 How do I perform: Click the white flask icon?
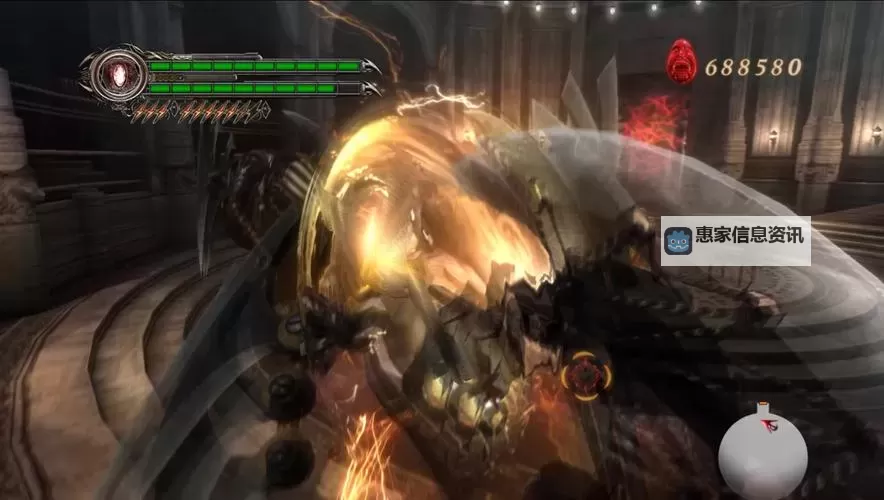pos(762,455)
